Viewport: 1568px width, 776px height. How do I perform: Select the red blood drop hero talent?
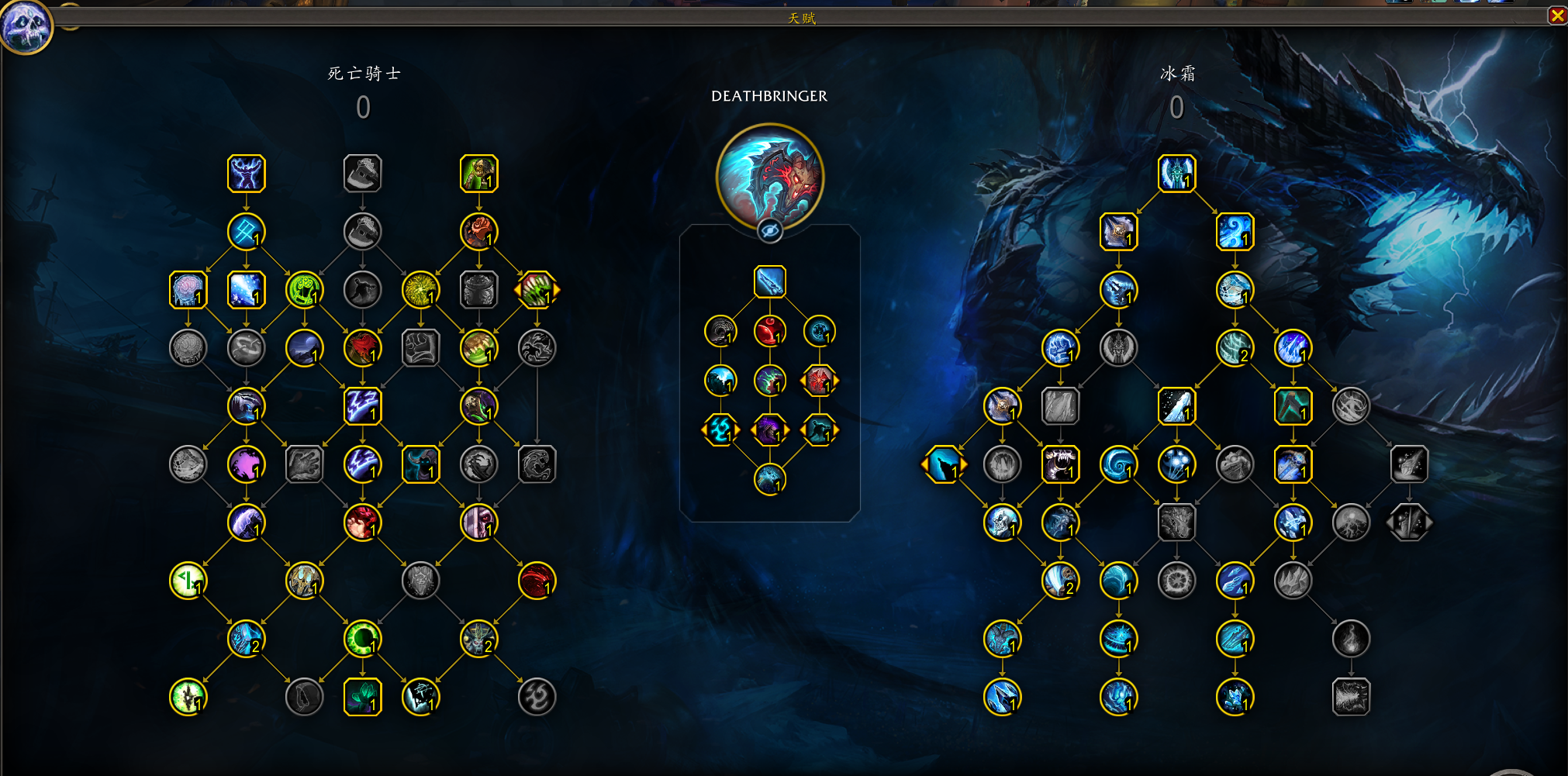tap(769, 332)
